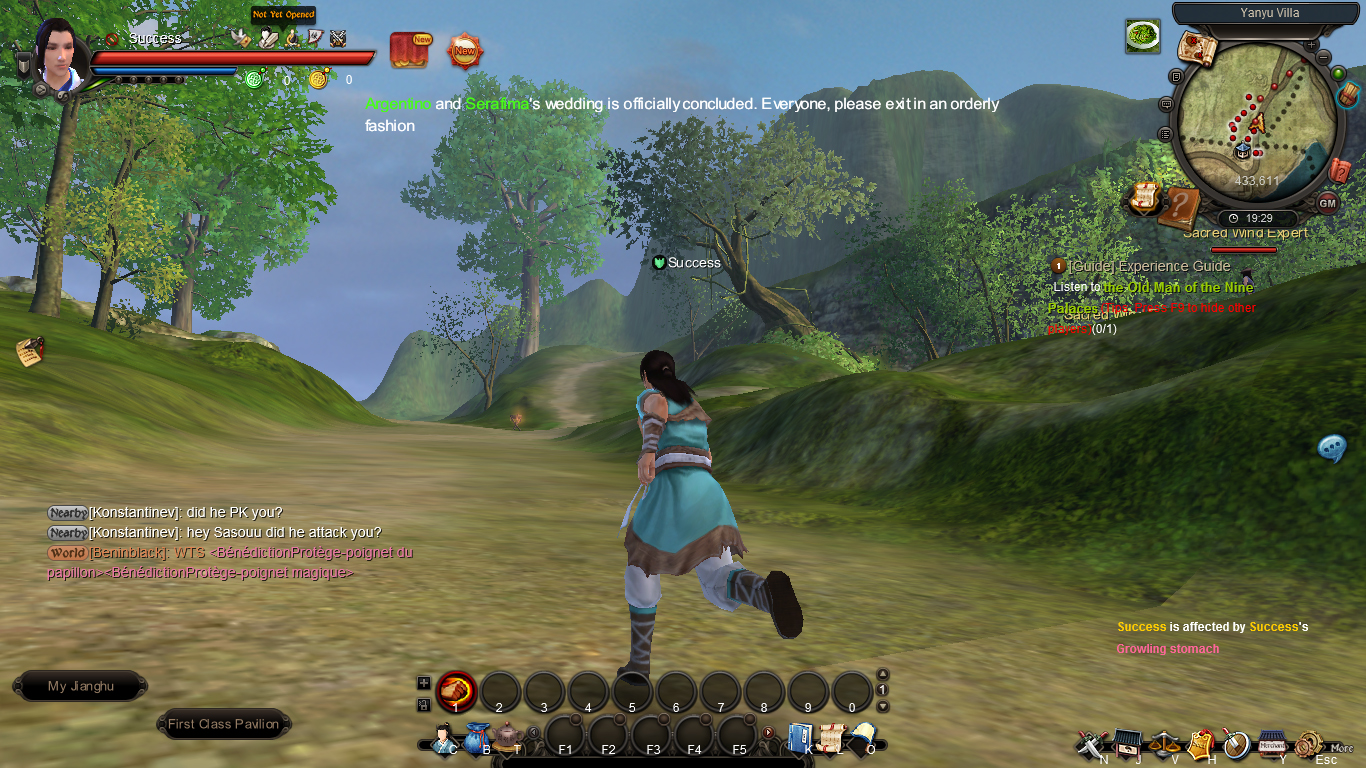
Task: Click the red banner New event icon
Action: [409, 50]
